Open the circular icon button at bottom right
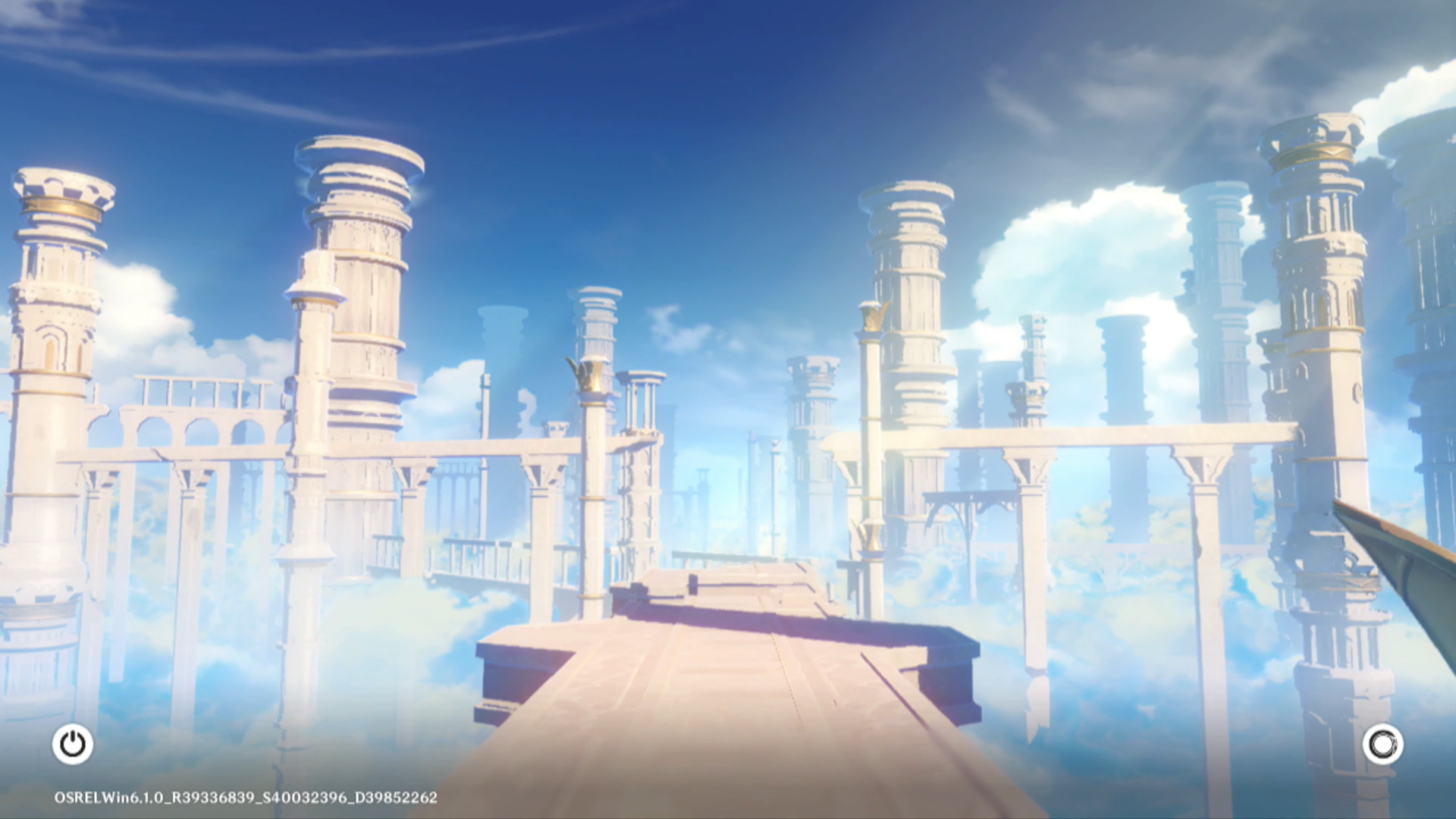The height and width of the screenshot is (819, 1456). [x=1382, y=744]
